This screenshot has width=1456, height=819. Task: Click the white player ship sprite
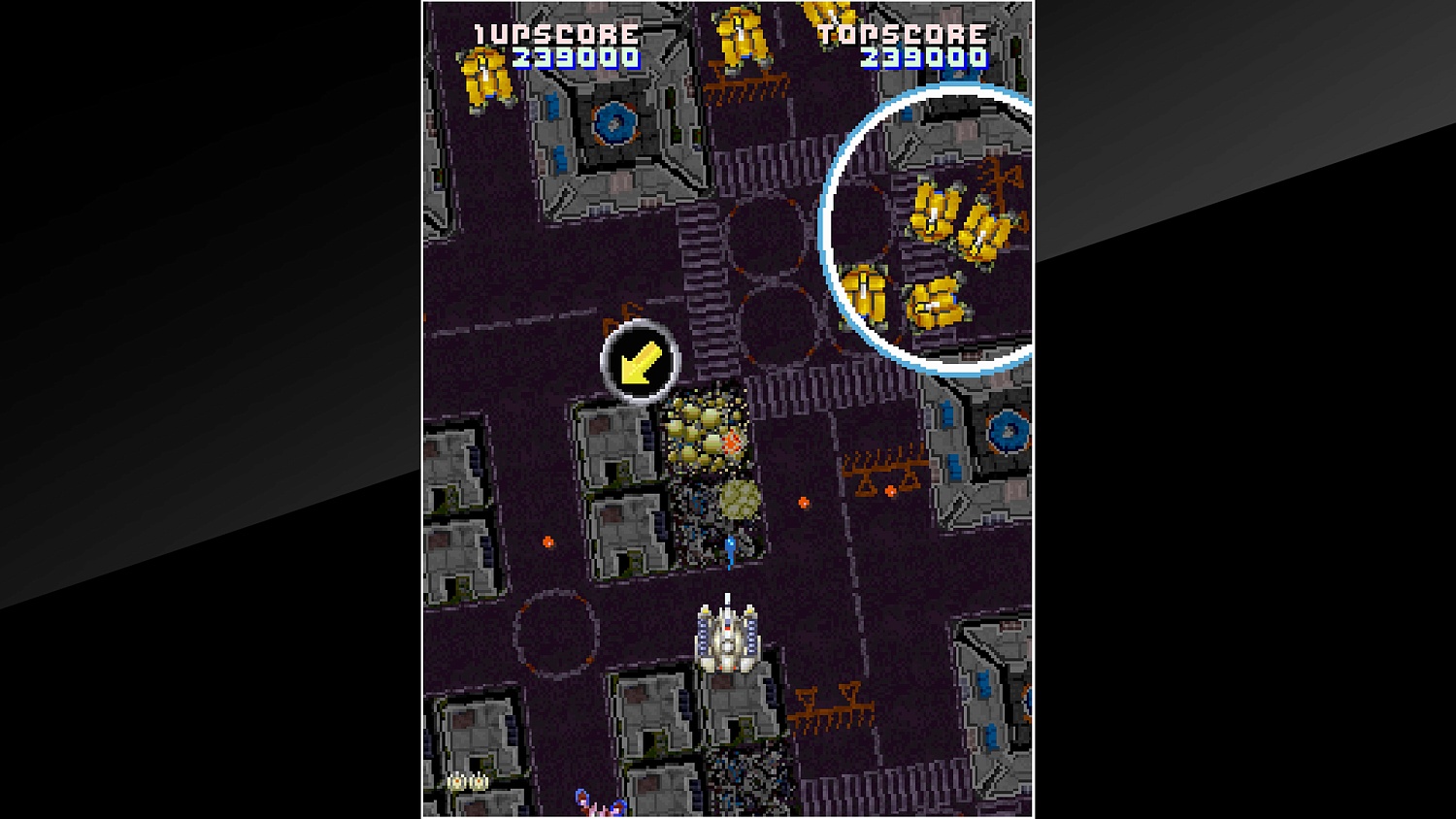726,639
